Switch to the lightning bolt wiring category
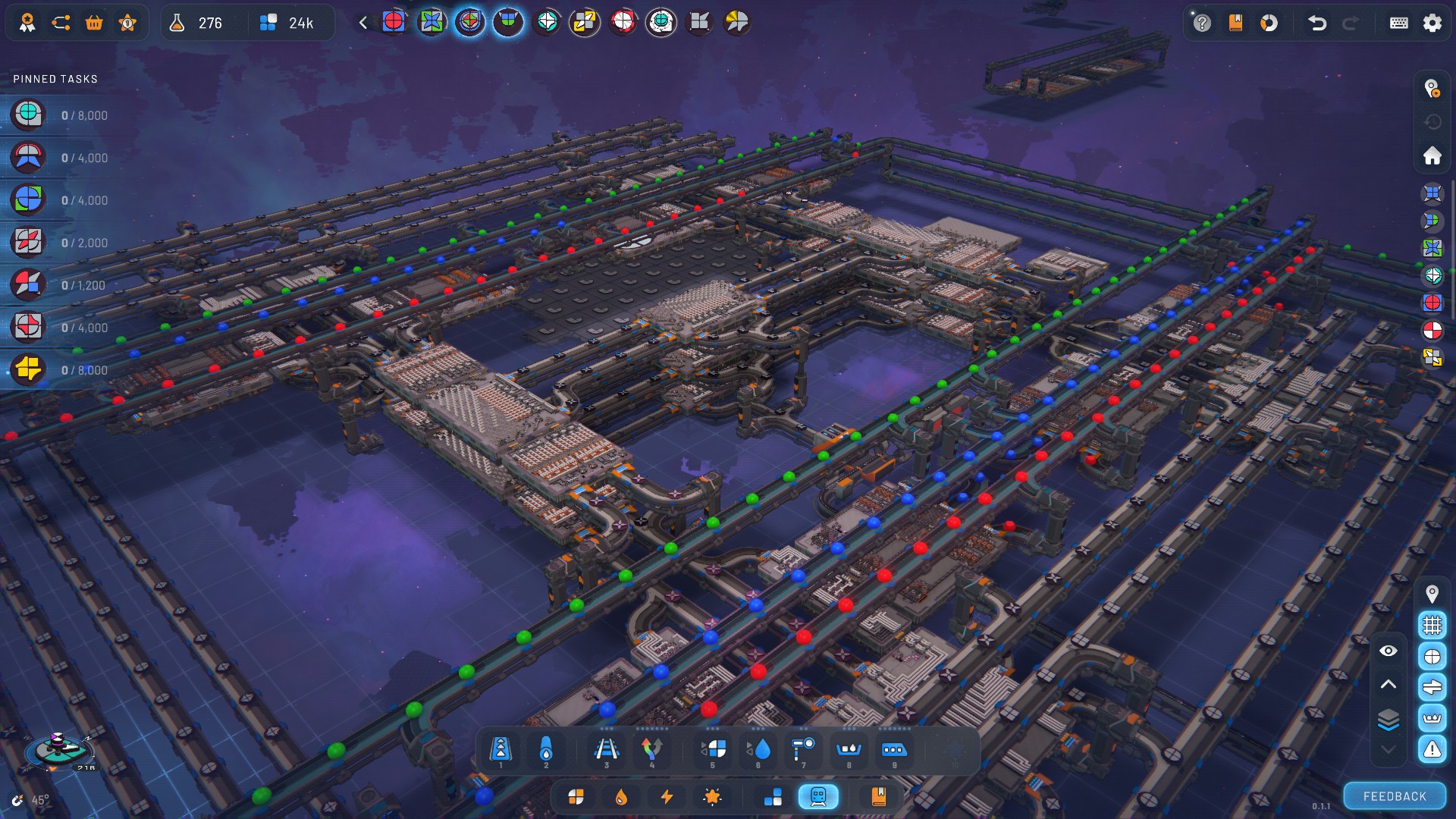1456x819 pixels. (x=667, y=796)
